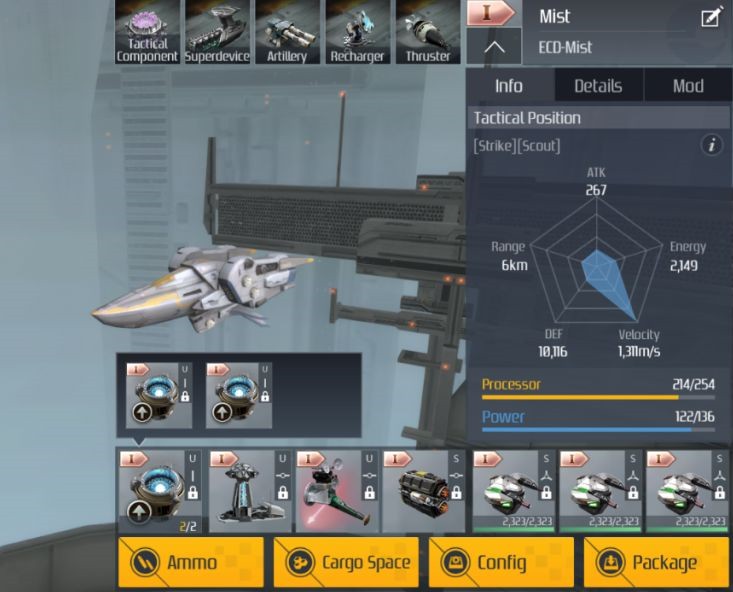Viewport: 733px width, 592px height.
Task: Collapse the panel with the up arrow
Action: coord(494,47)
